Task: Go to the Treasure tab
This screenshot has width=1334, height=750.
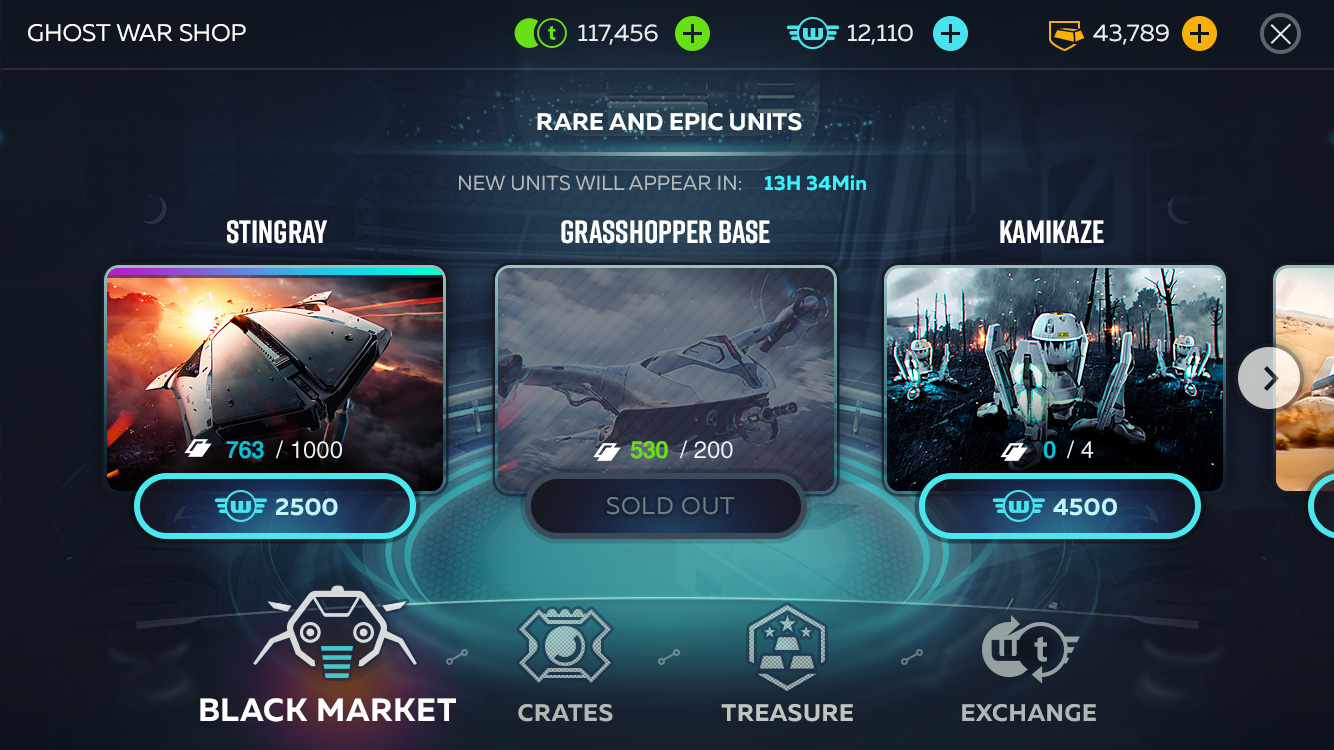Action: coord(787,665)
